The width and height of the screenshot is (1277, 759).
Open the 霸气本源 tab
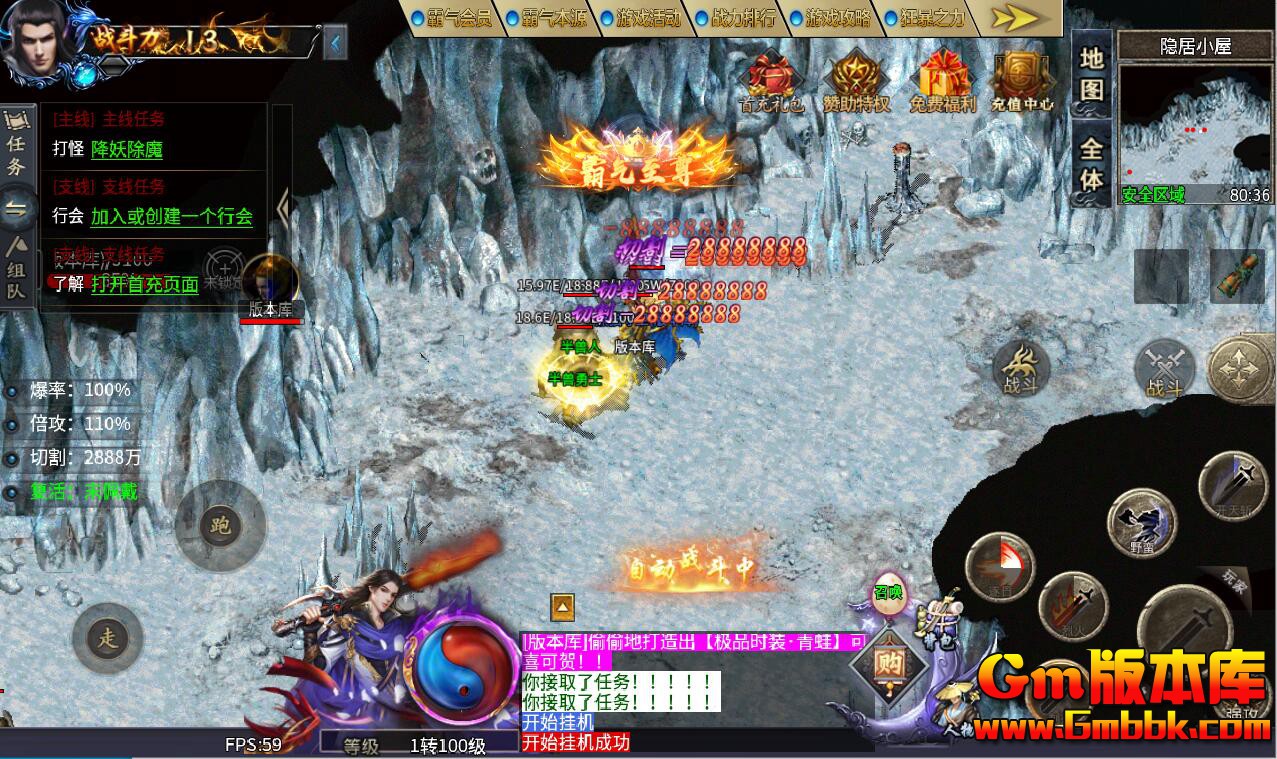pyautogui.click(x=549, y=18)
